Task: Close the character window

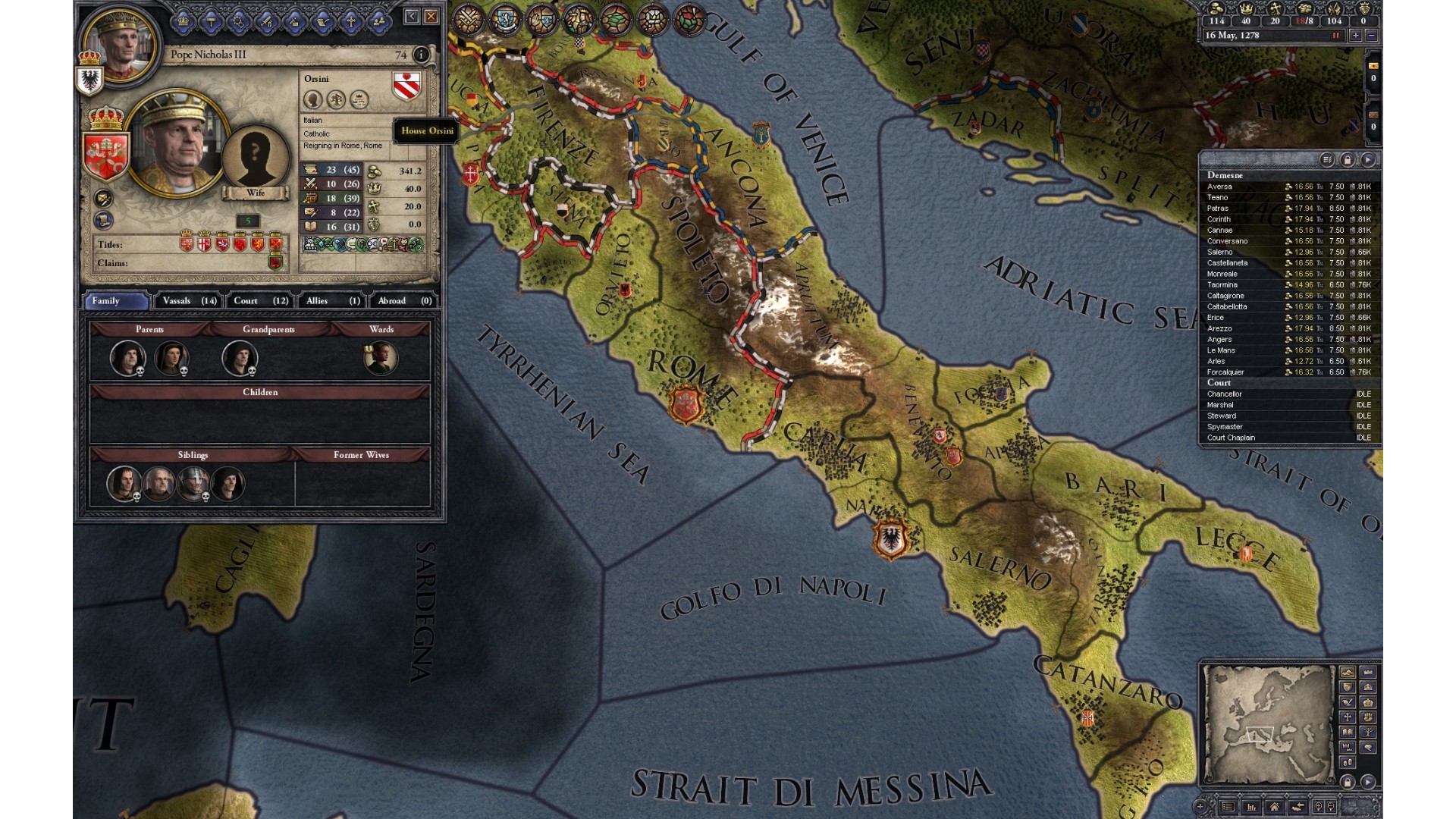Action: (431, 16)
